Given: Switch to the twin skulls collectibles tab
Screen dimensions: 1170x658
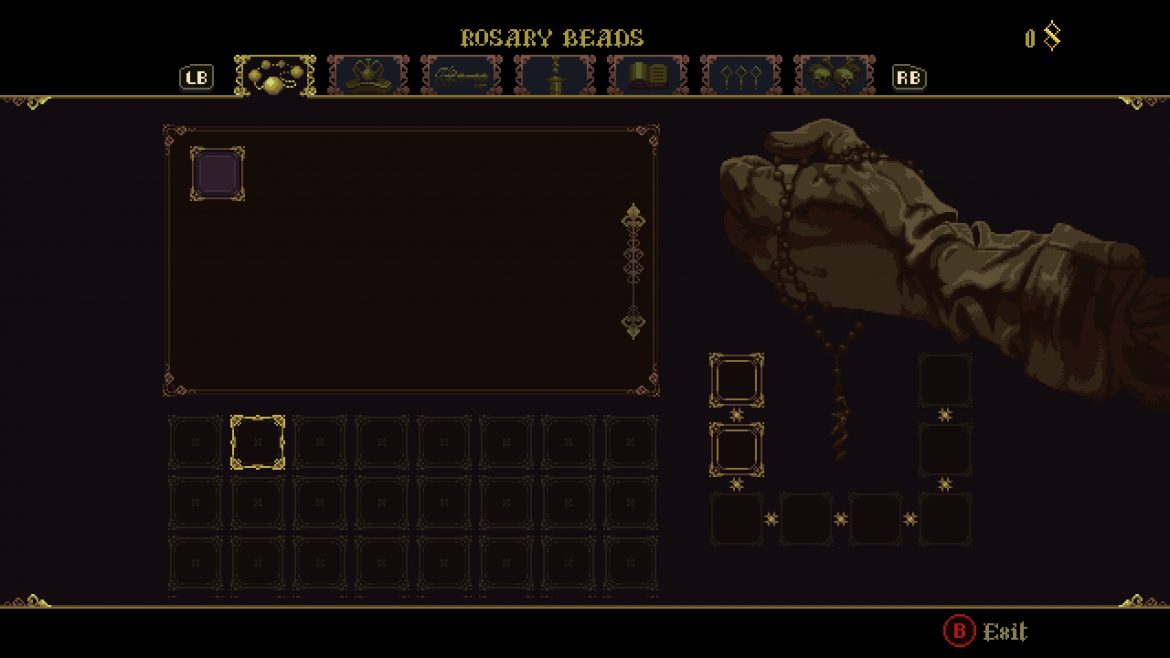Looking at the screenshot, I should pos(833,76).
